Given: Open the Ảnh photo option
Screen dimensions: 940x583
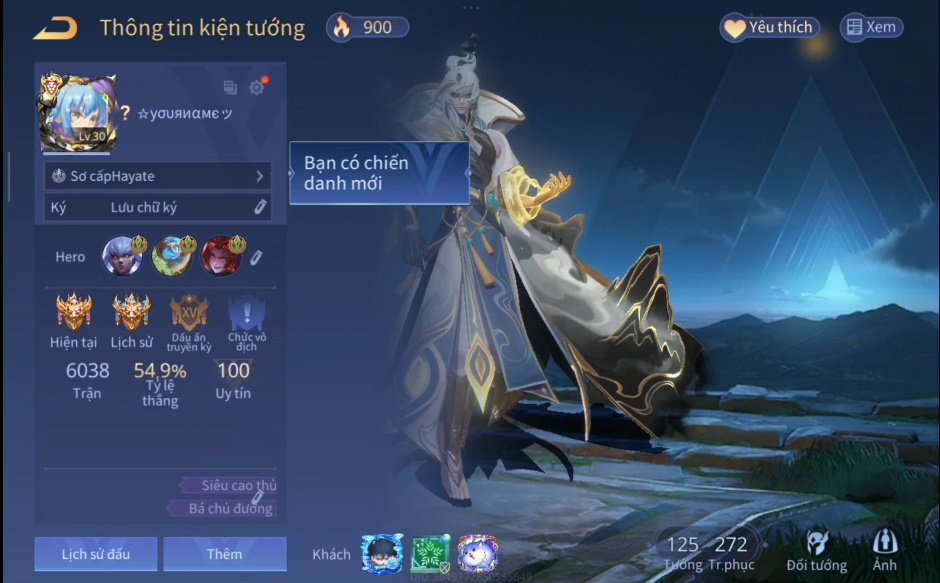Looking at the screenshot, I should [884, 551].
